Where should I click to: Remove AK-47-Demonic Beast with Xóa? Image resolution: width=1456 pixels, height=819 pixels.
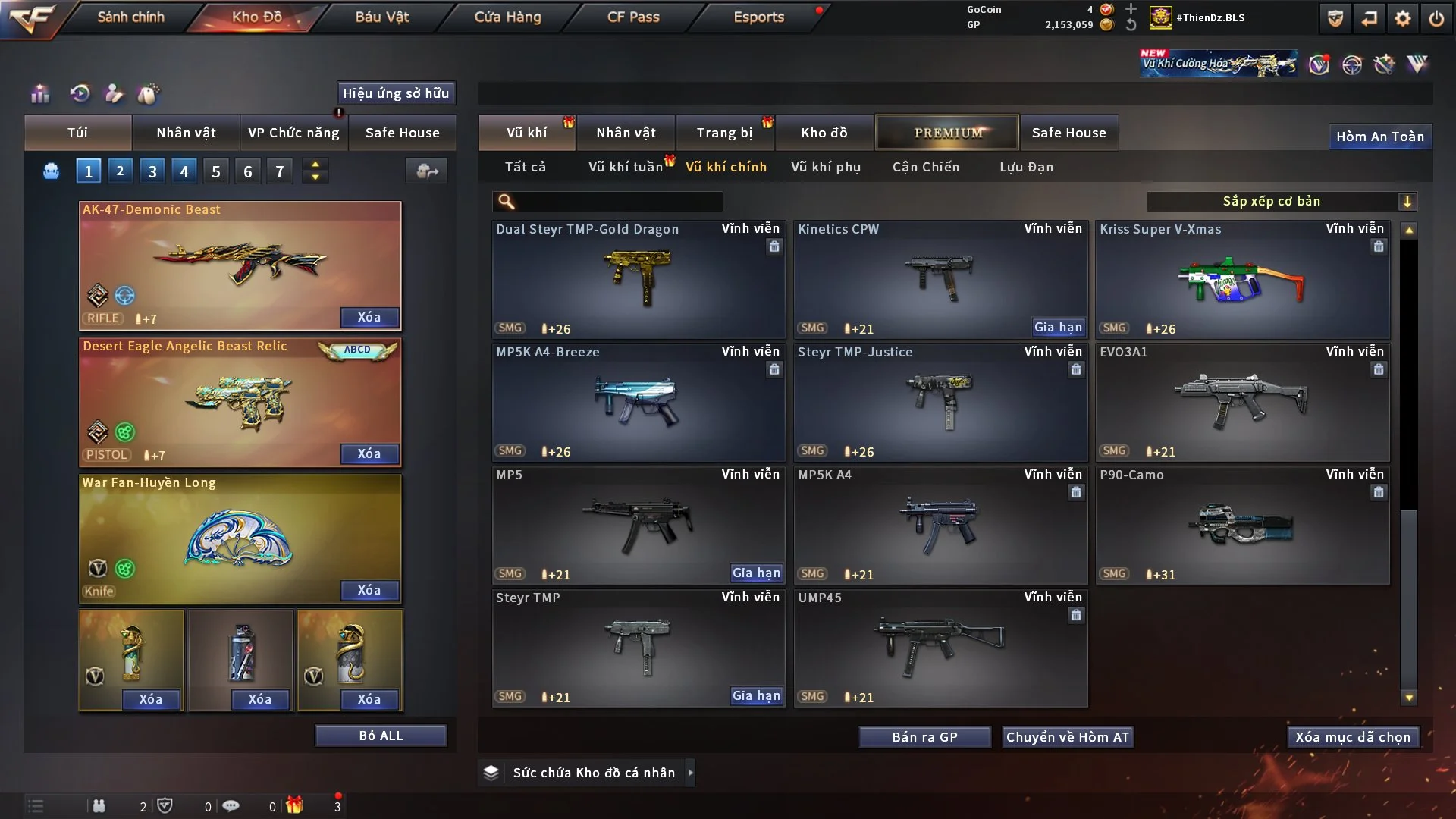point(369,317)
